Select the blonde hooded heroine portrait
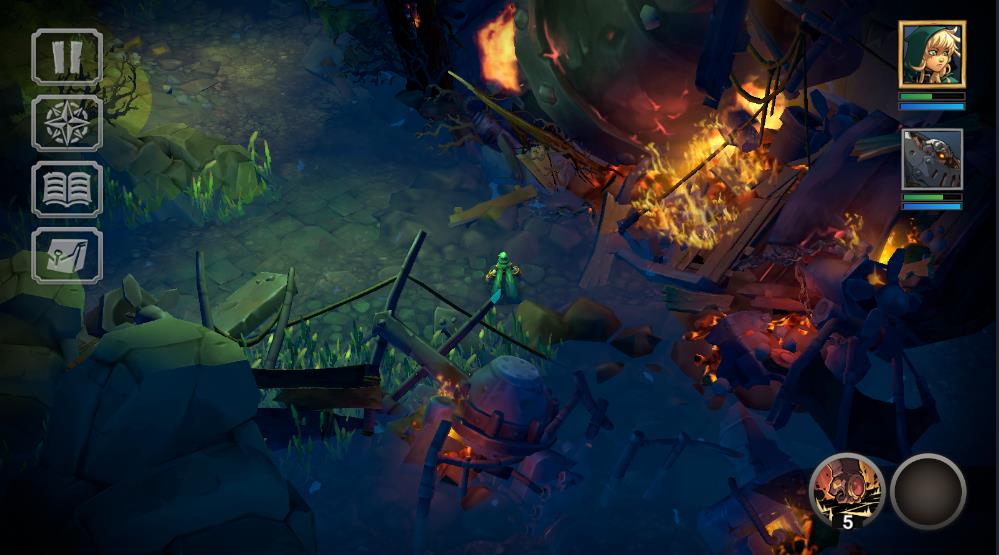 tap(932, 55)
